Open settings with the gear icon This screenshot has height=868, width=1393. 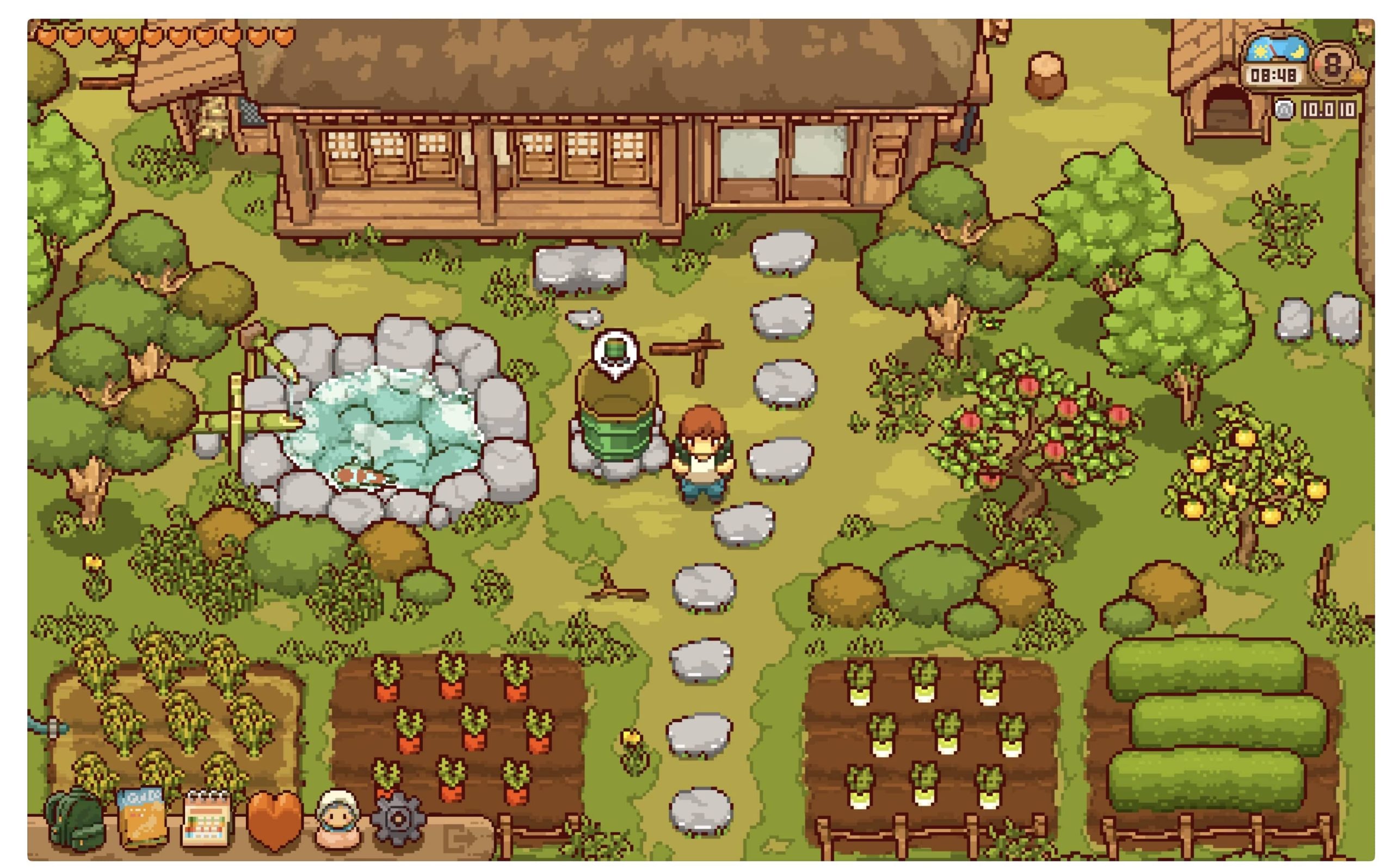point(399,817)
